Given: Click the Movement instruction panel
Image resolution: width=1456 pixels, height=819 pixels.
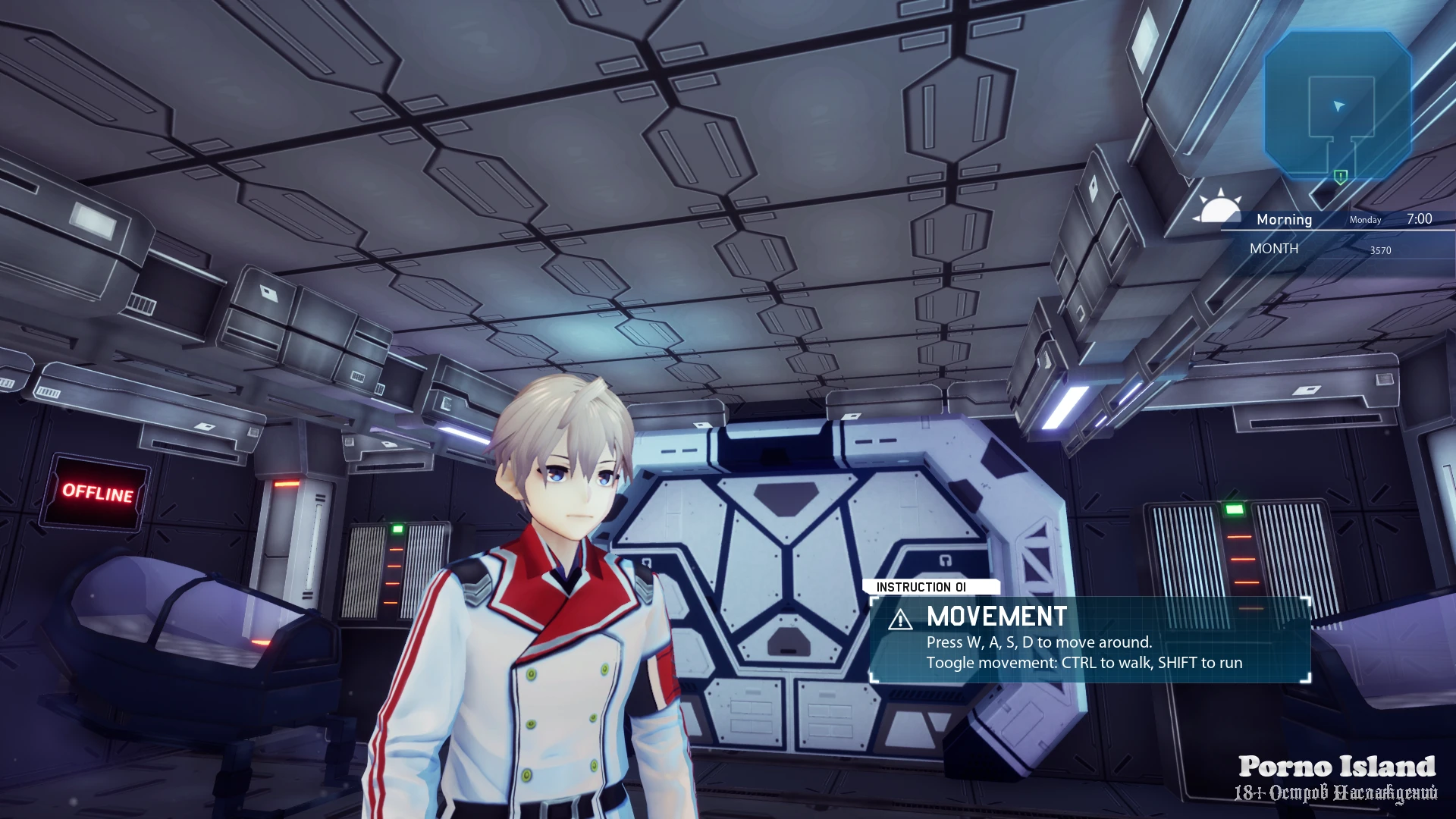Looking at the screenshot, I should (x=1090, y=640).
